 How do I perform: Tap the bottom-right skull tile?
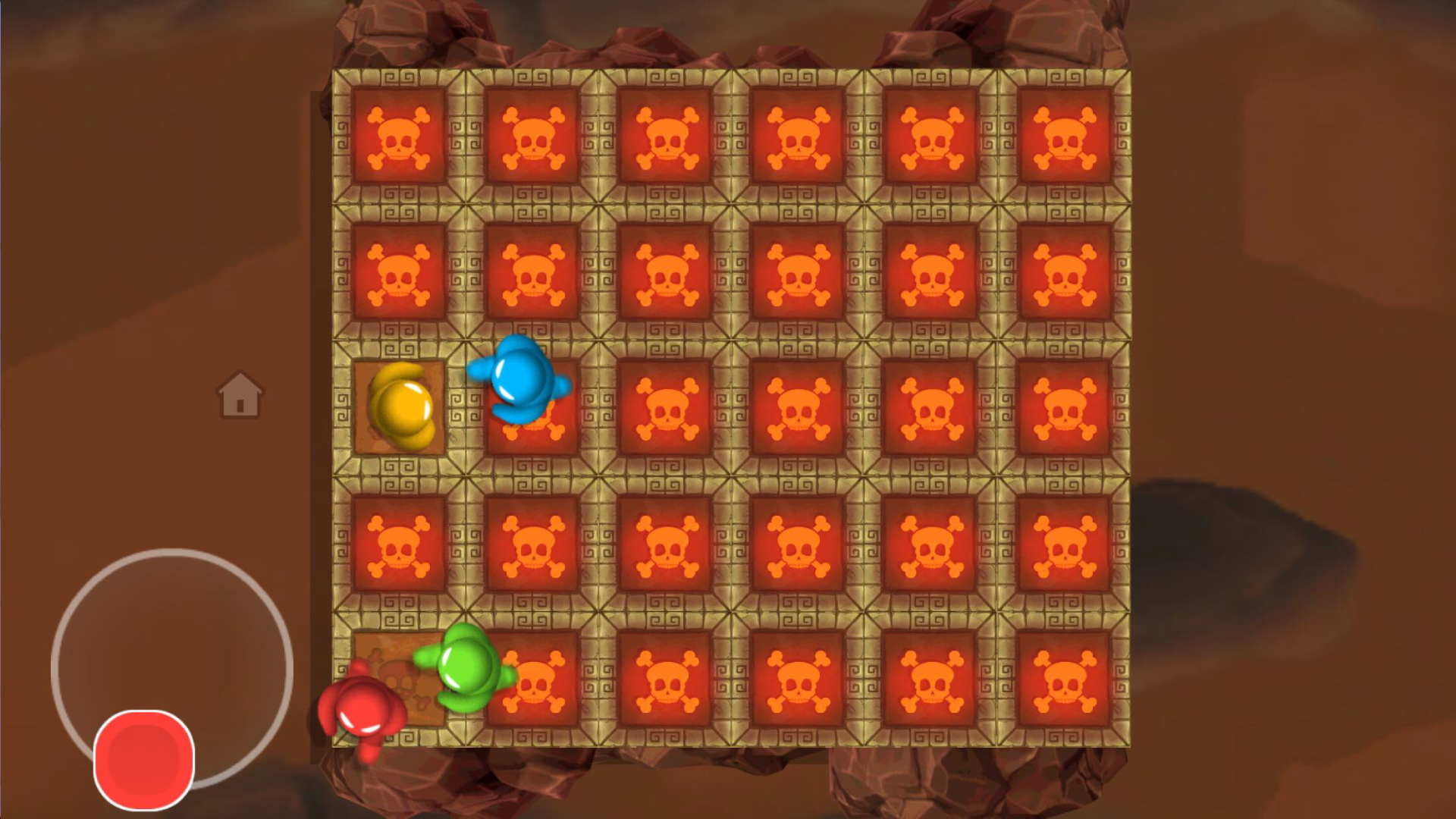(x=1065, y=677)
